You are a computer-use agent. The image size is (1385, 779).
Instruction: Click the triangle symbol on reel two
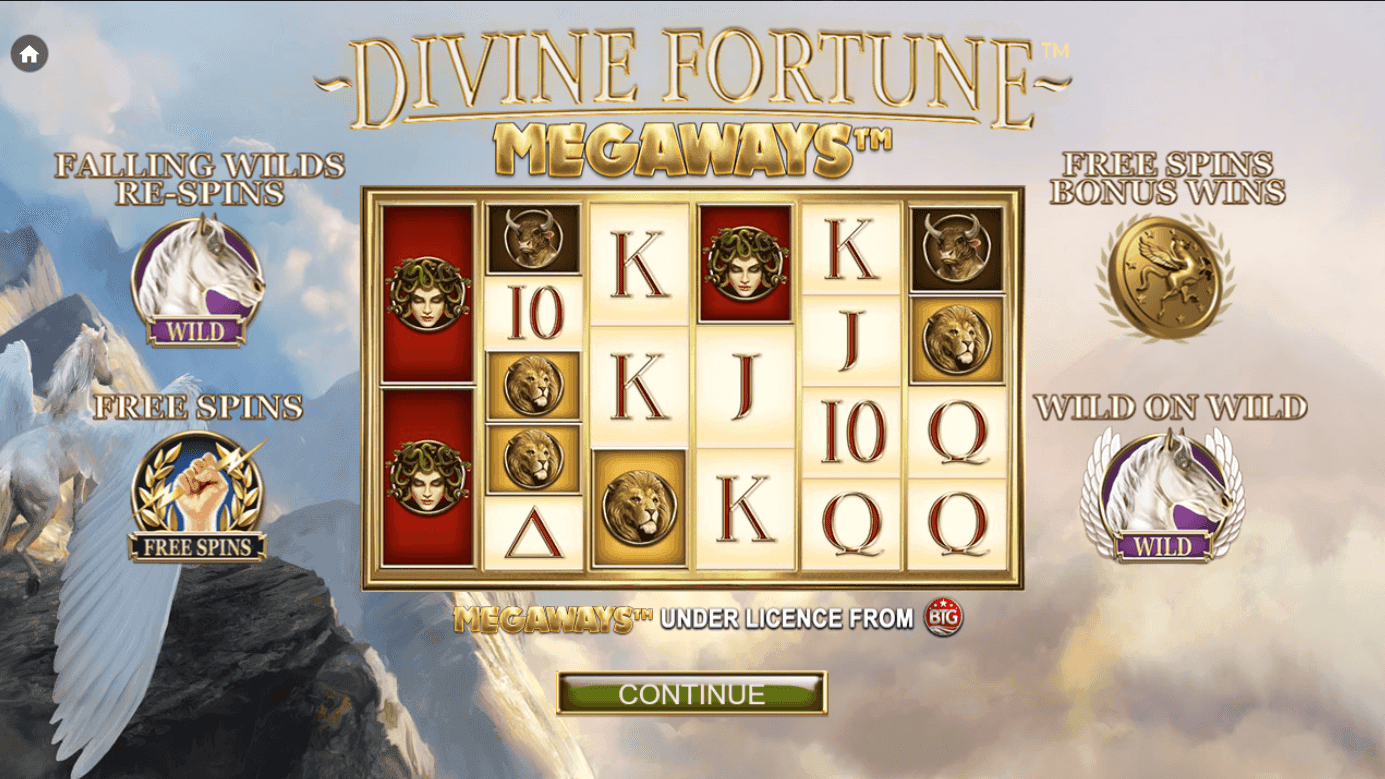[532, 525]
